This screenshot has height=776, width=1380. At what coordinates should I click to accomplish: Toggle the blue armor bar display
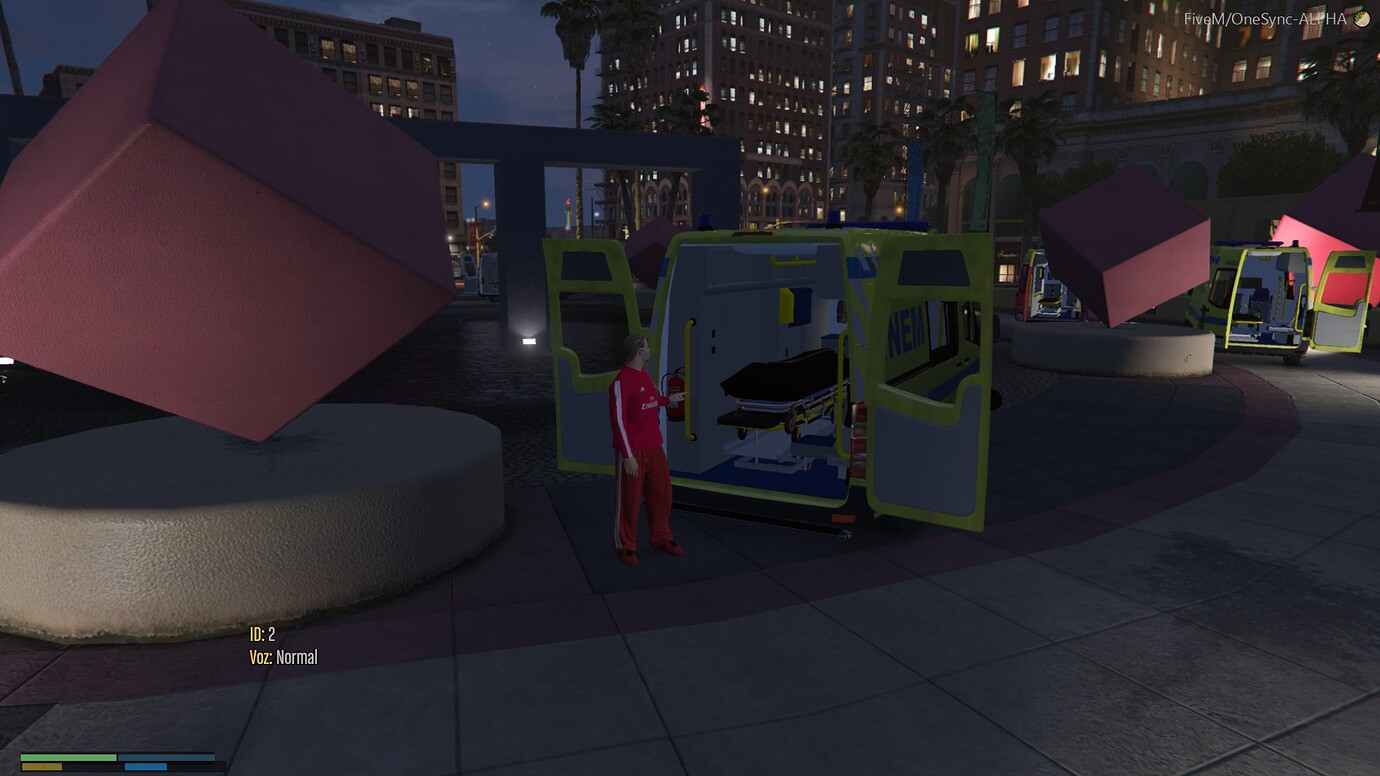click(165, 757)
